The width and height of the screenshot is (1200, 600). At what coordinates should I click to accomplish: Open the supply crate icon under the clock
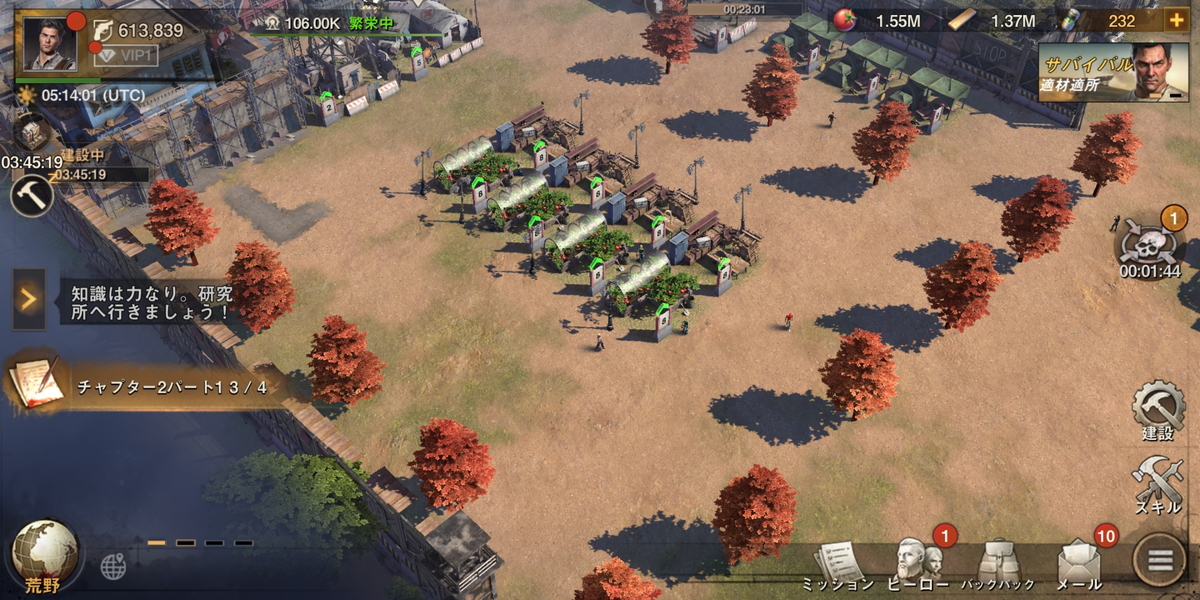click(32, 132)
